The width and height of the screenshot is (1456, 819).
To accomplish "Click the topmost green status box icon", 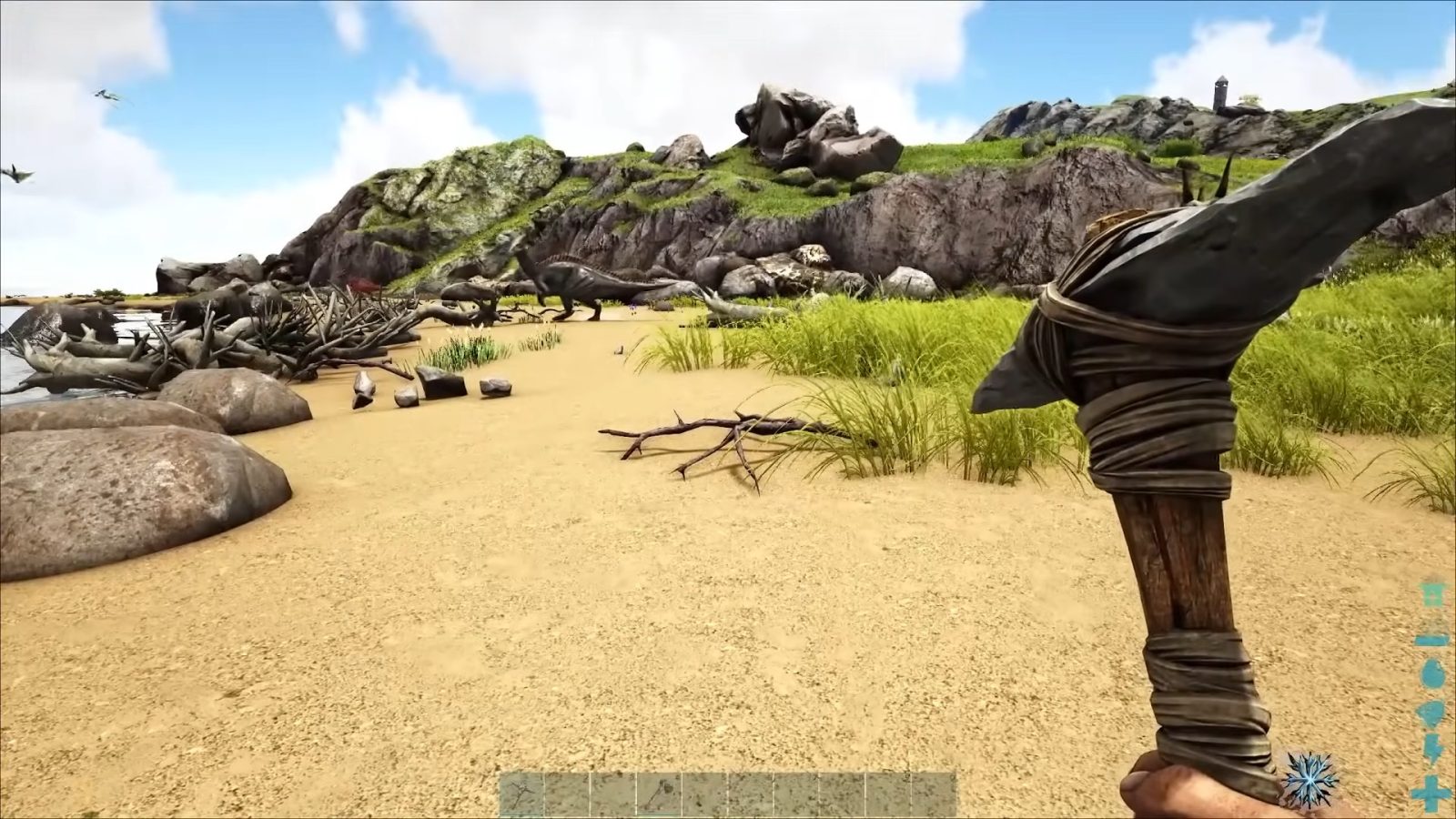I will tap(1431, 594).
